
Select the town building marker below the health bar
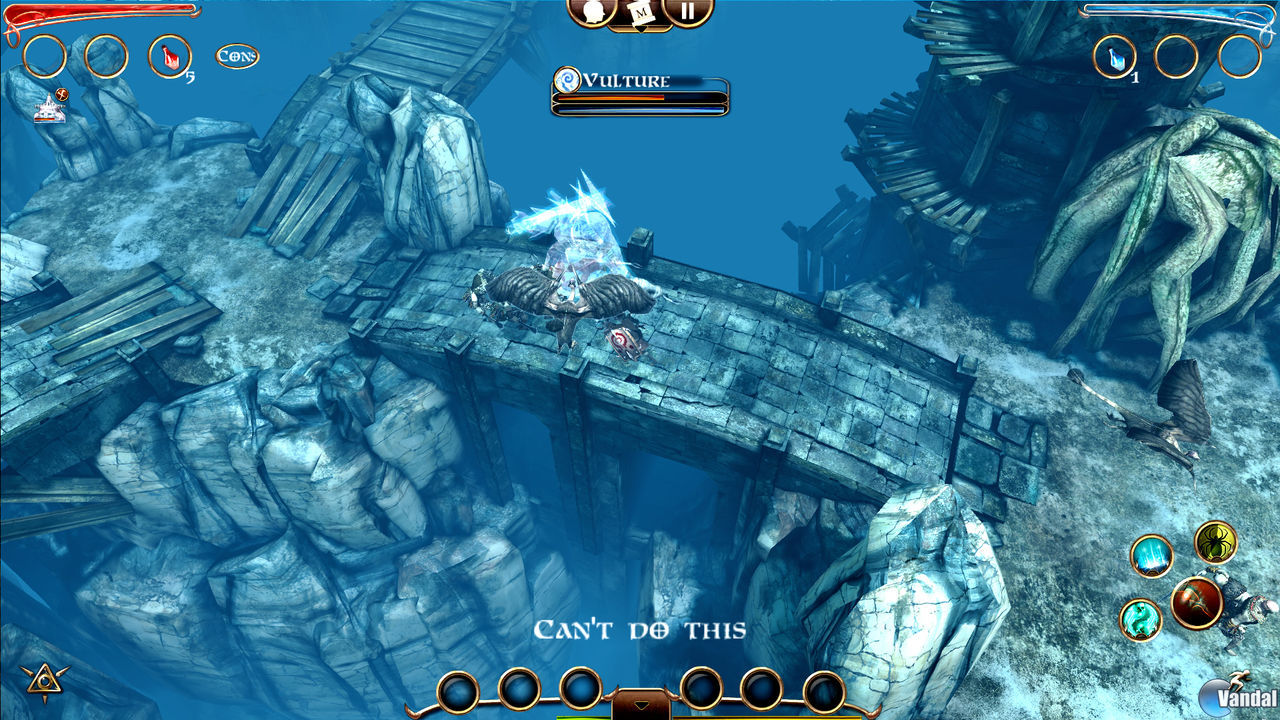(50, 110)
